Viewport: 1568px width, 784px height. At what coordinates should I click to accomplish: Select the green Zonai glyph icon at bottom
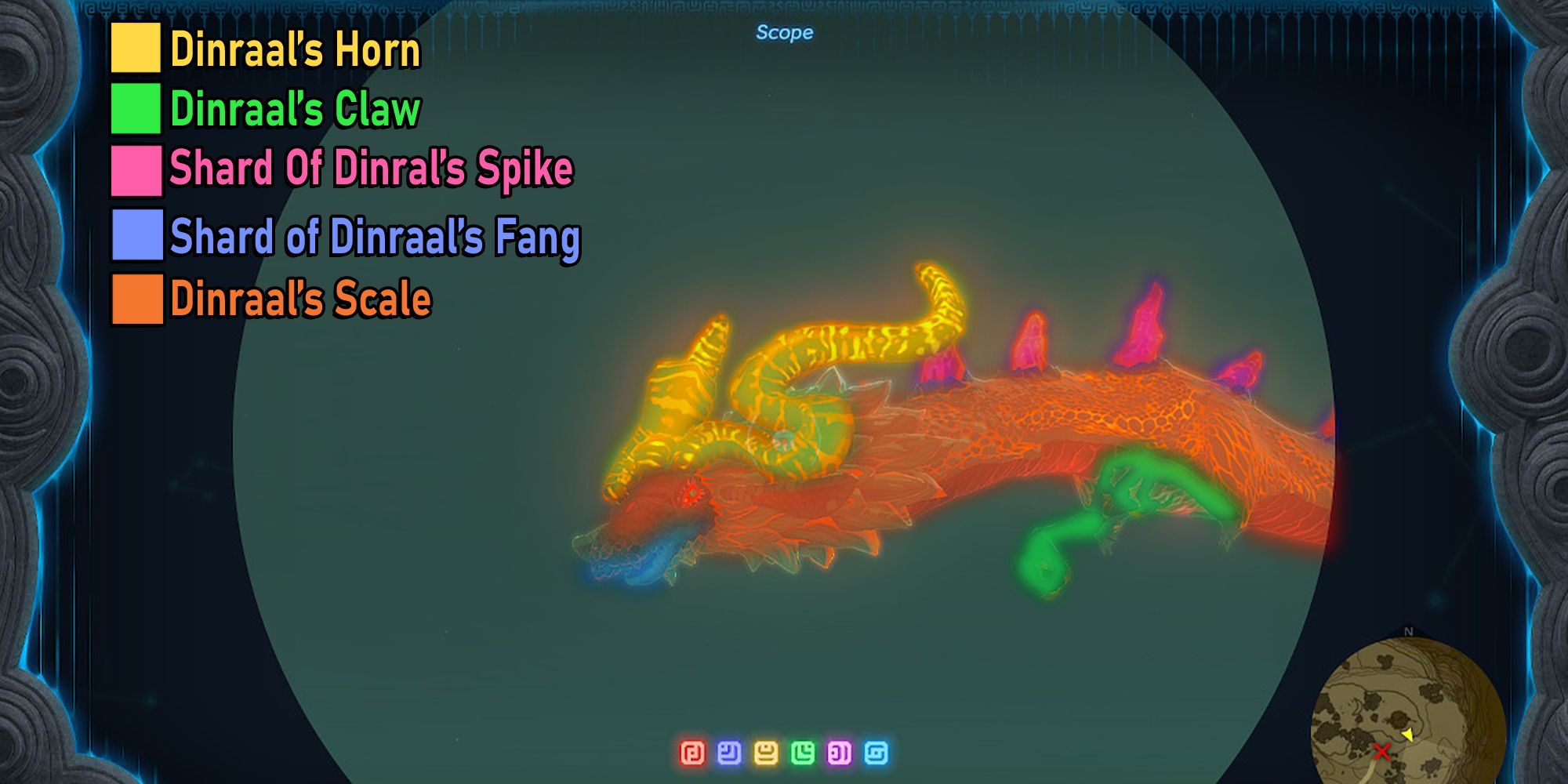801,753
